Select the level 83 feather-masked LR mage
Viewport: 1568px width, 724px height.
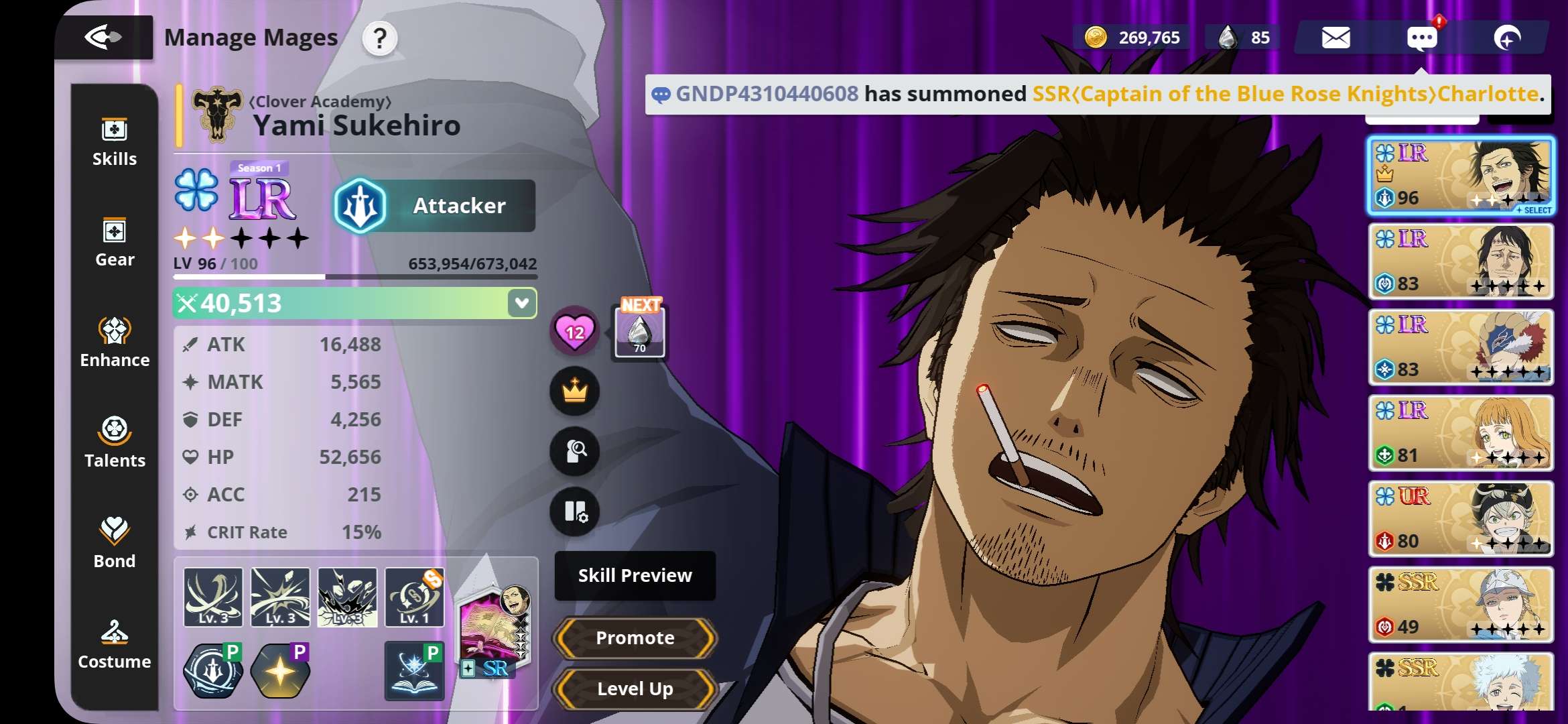click(1461, 347)
